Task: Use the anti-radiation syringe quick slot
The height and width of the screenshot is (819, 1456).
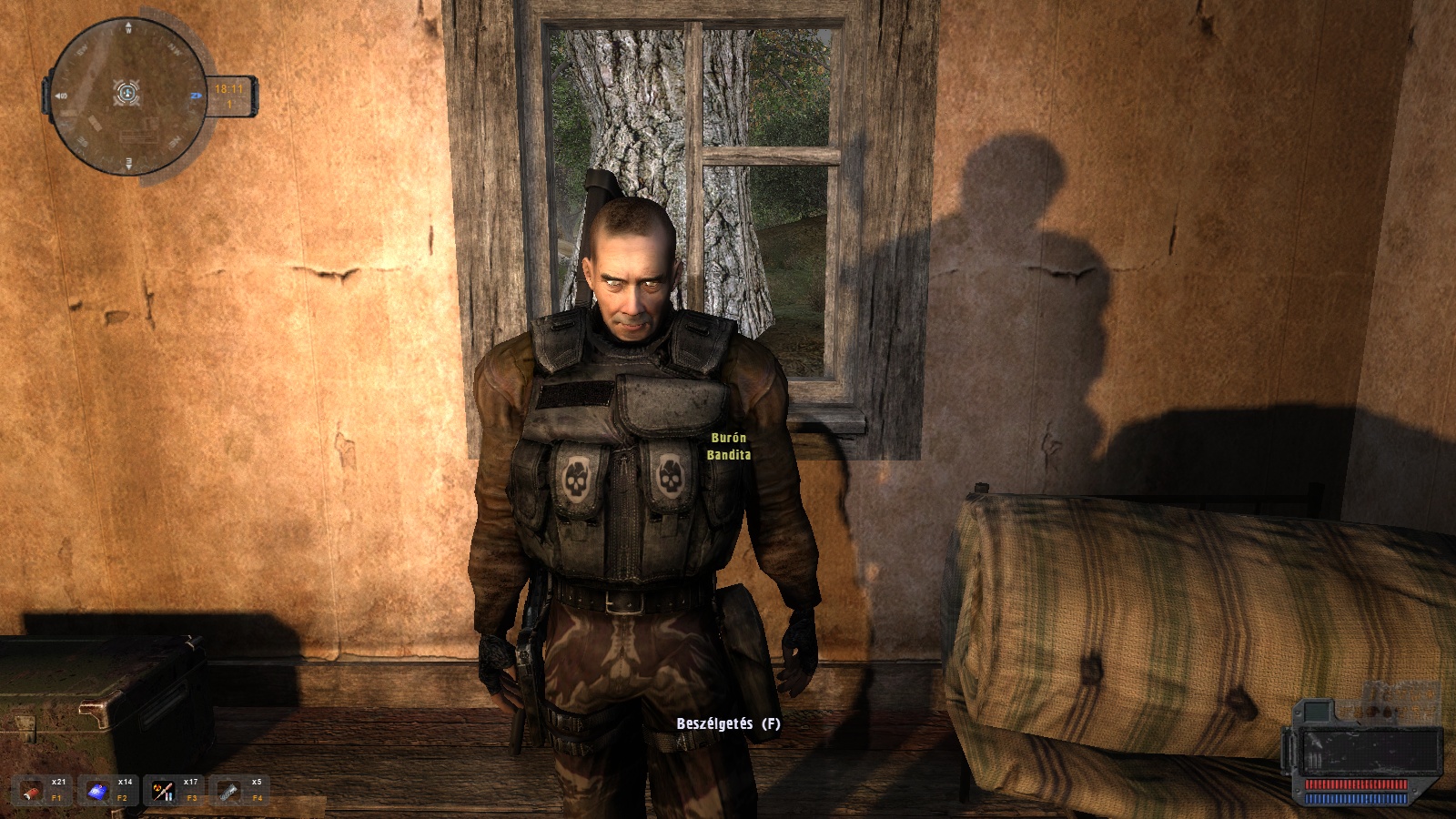Action: coord(164,791)
